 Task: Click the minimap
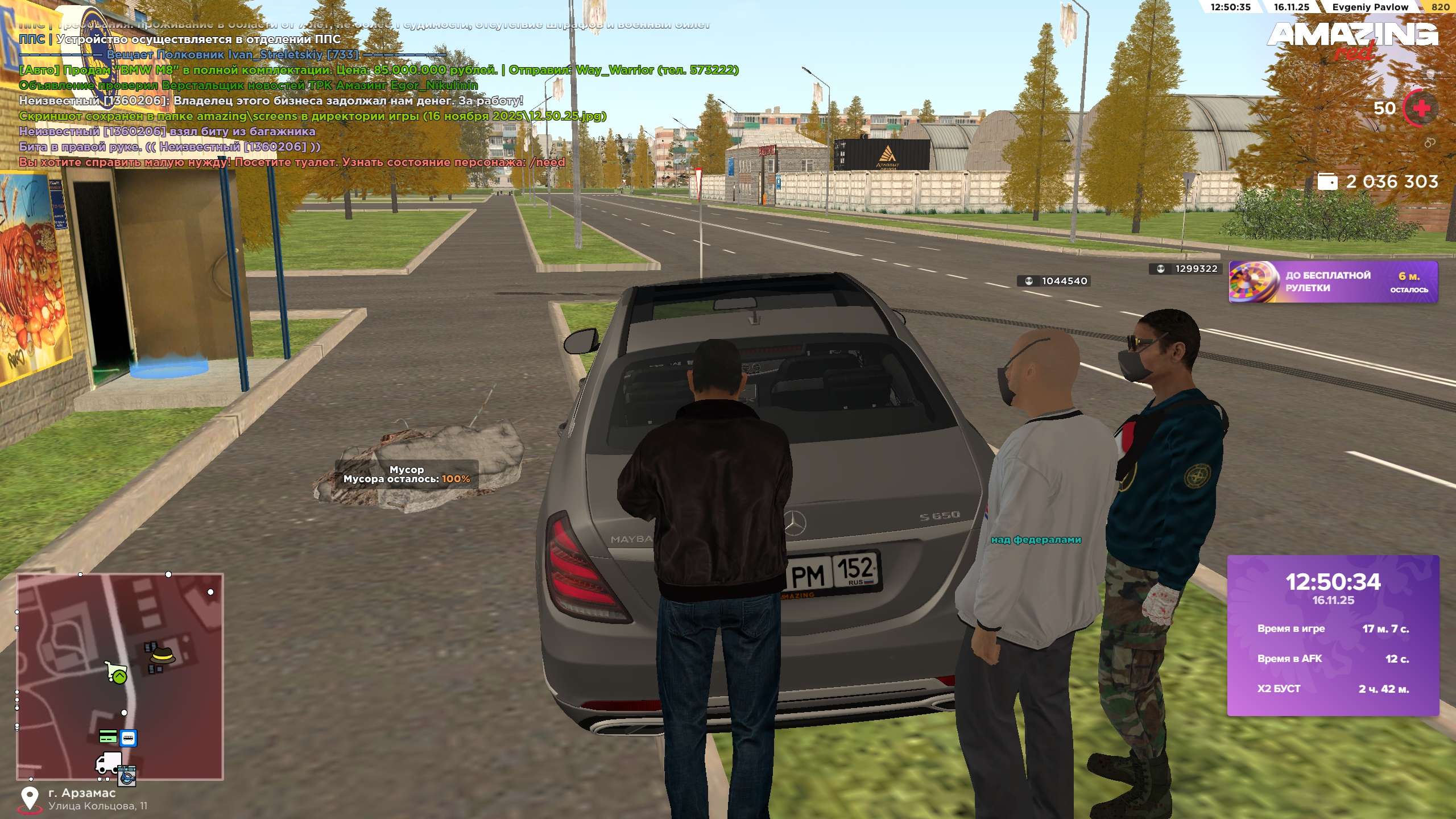(120, 676)
